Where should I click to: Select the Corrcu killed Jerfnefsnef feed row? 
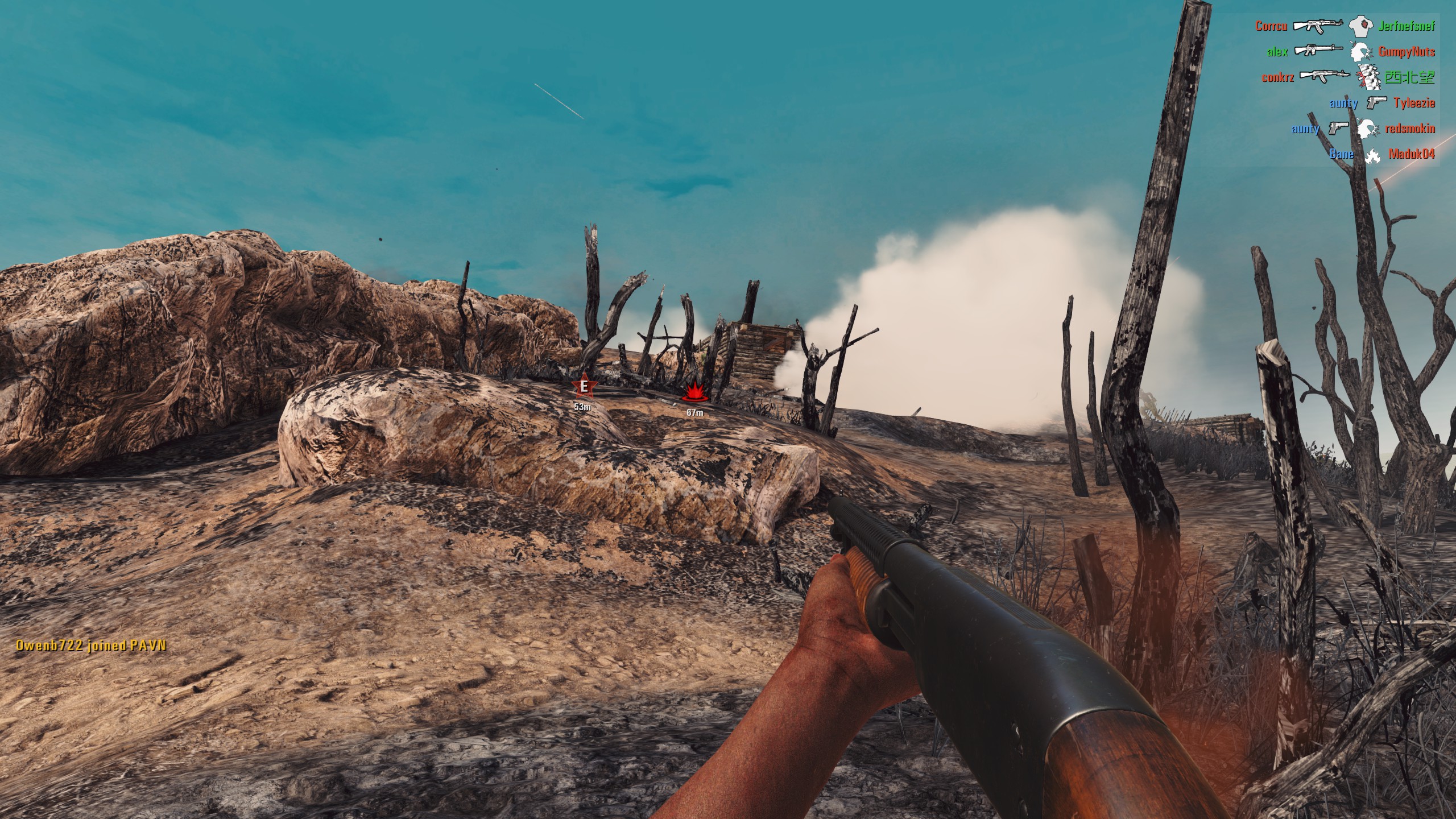pyautogui.click(x=1345, y=26)
